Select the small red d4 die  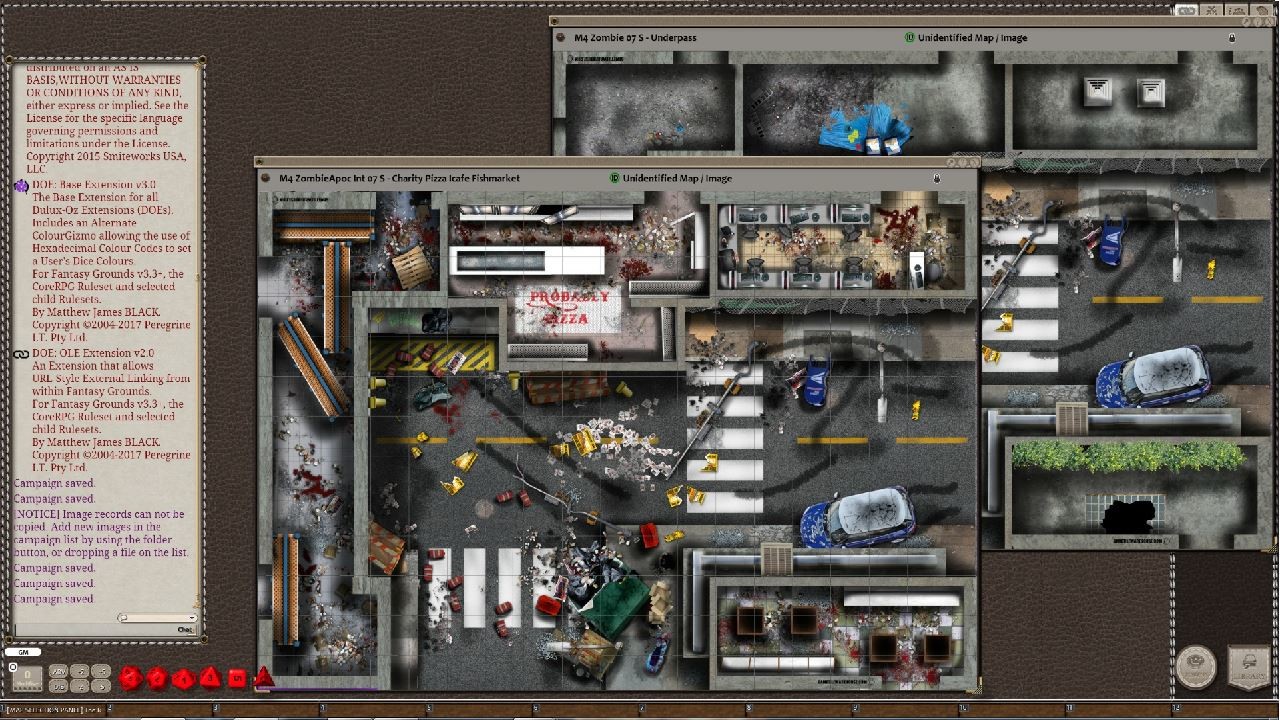(264, 676)
